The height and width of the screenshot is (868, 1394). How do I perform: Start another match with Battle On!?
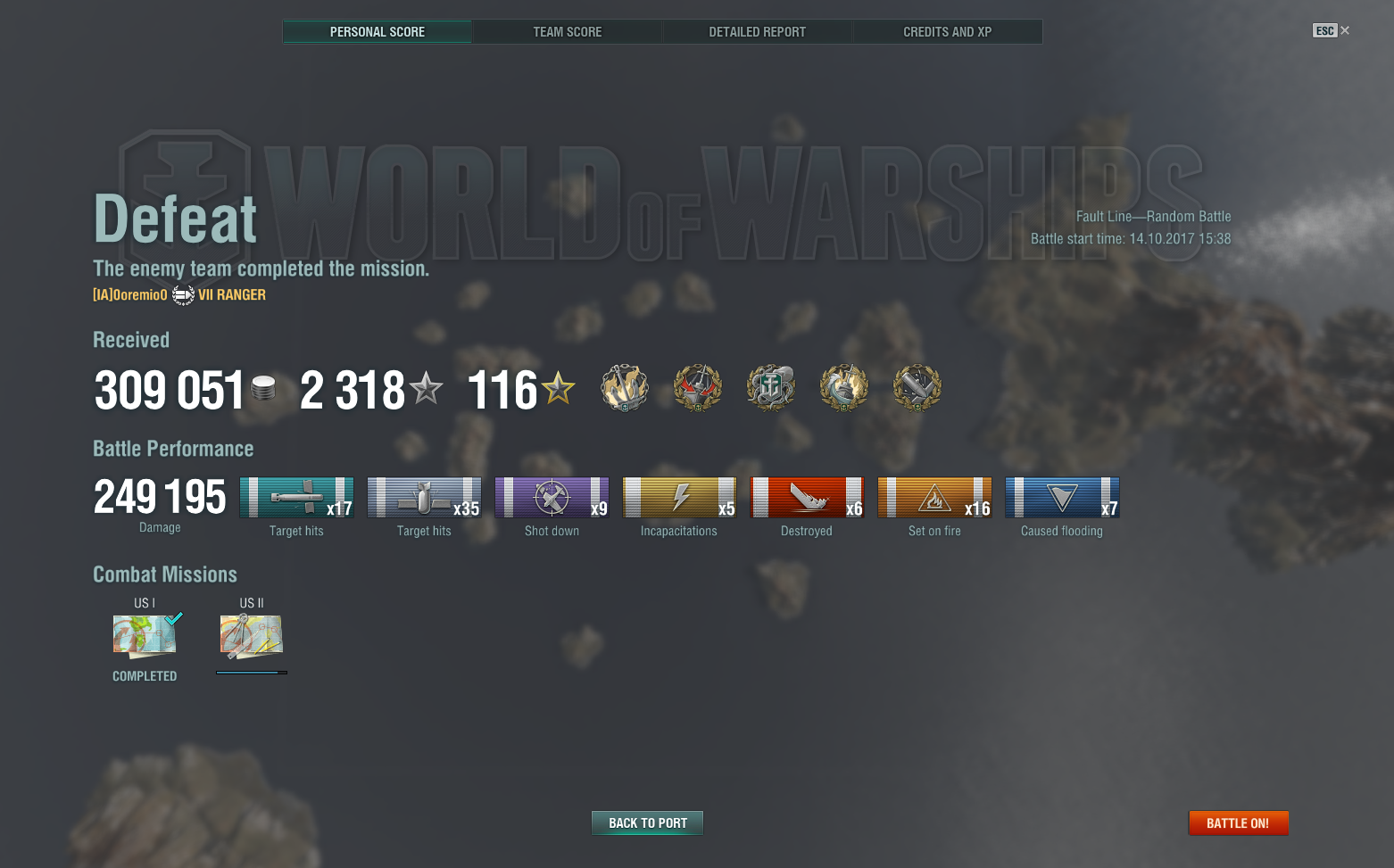1238,823
